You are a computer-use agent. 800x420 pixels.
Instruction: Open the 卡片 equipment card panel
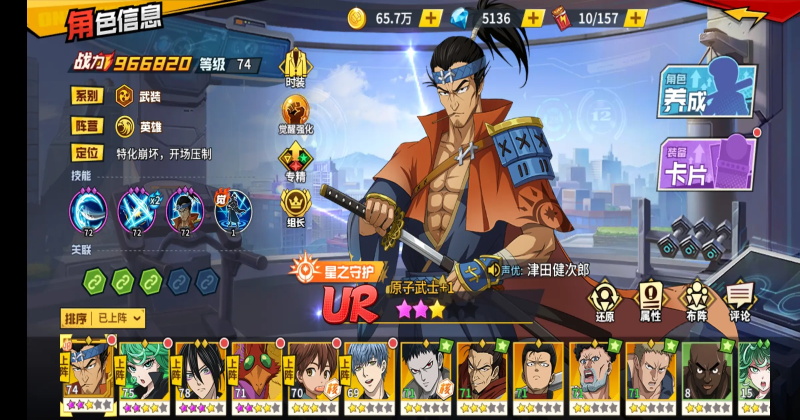[708, 163]
